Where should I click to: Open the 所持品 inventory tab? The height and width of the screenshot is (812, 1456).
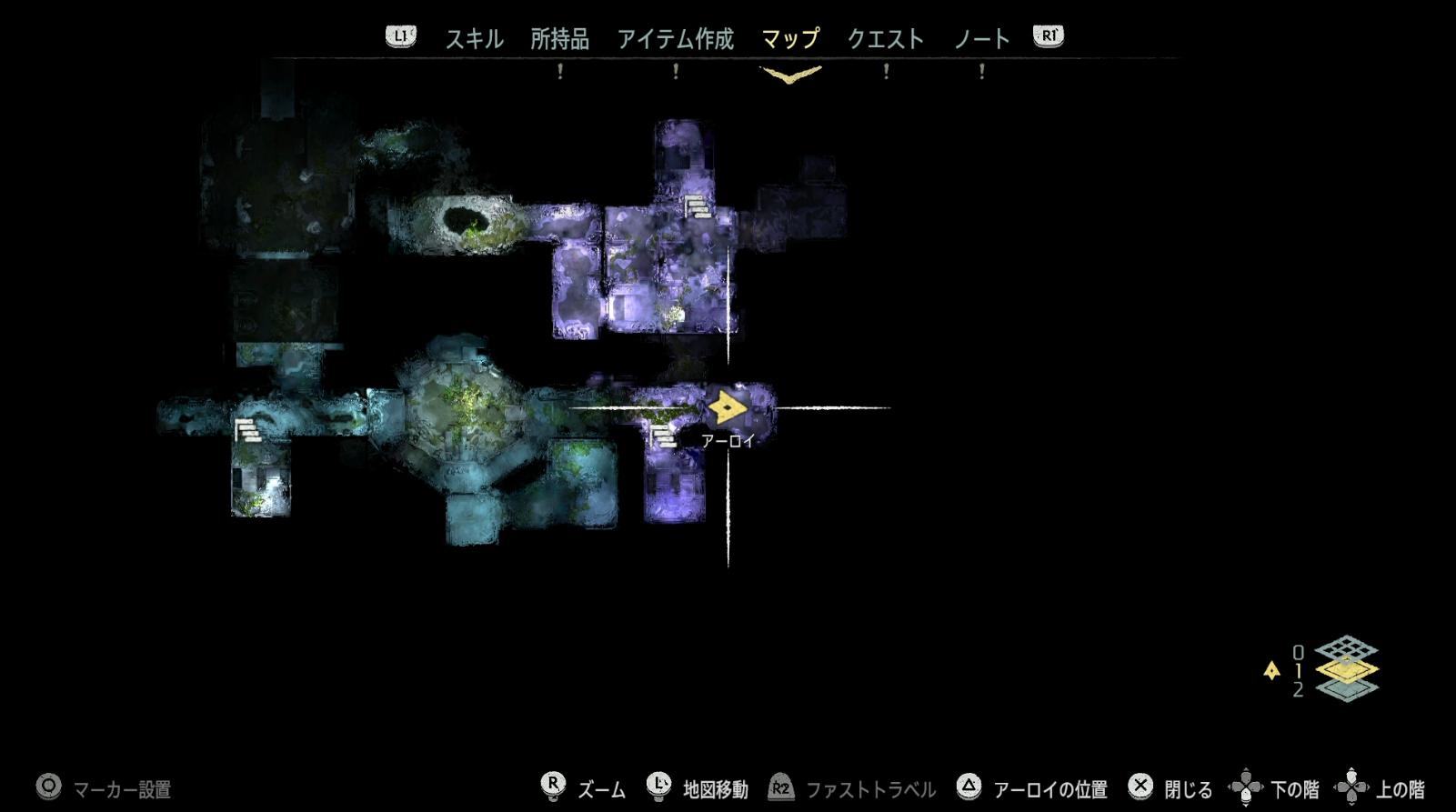click(559, 39)
